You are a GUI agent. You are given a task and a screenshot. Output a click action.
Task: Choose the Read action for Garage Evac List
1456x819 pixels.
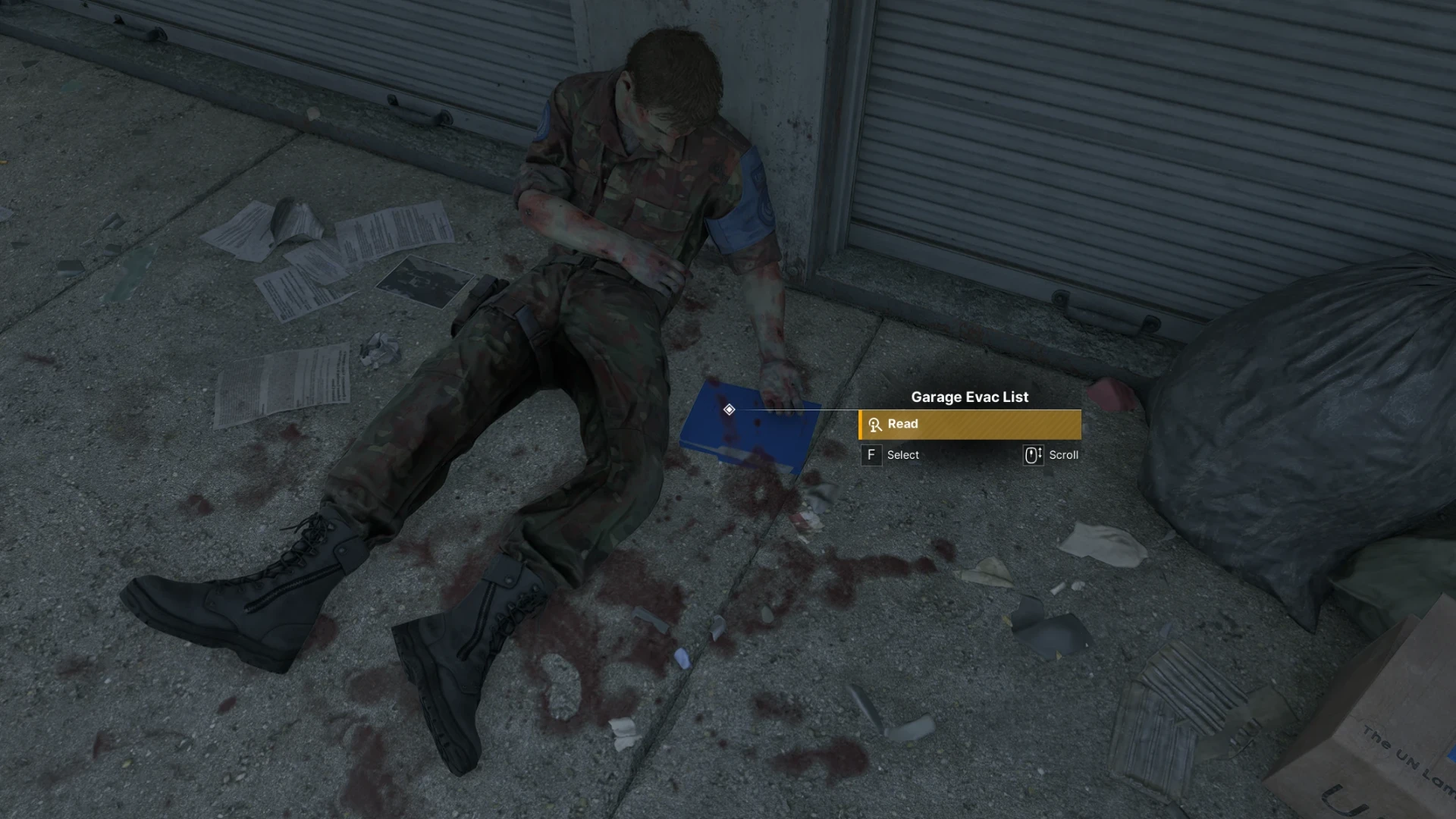[969, 425]
